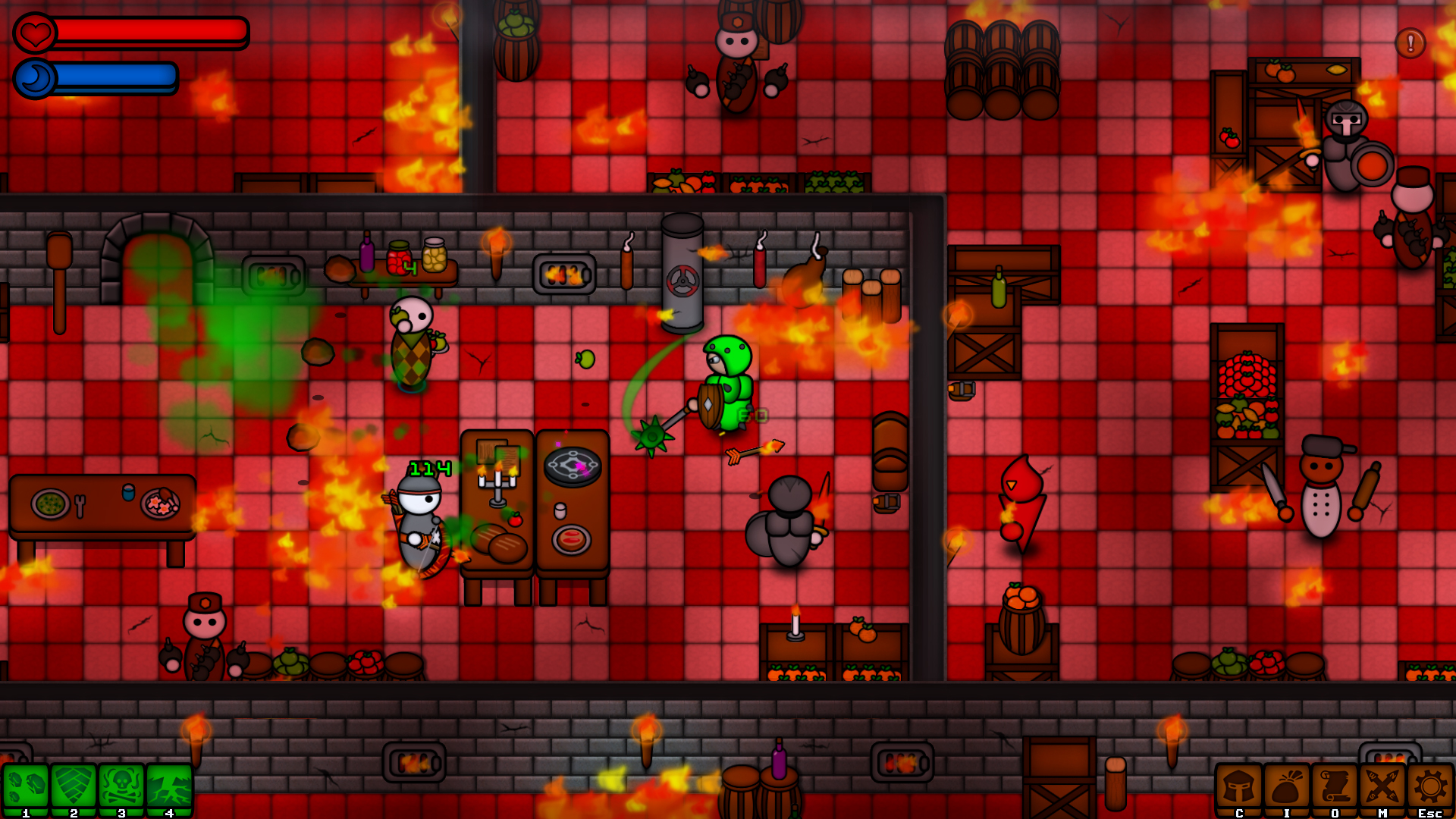Open the map with the compass arrows icon
This screenshot has width=1456, height=819.
click(1382, 789)
